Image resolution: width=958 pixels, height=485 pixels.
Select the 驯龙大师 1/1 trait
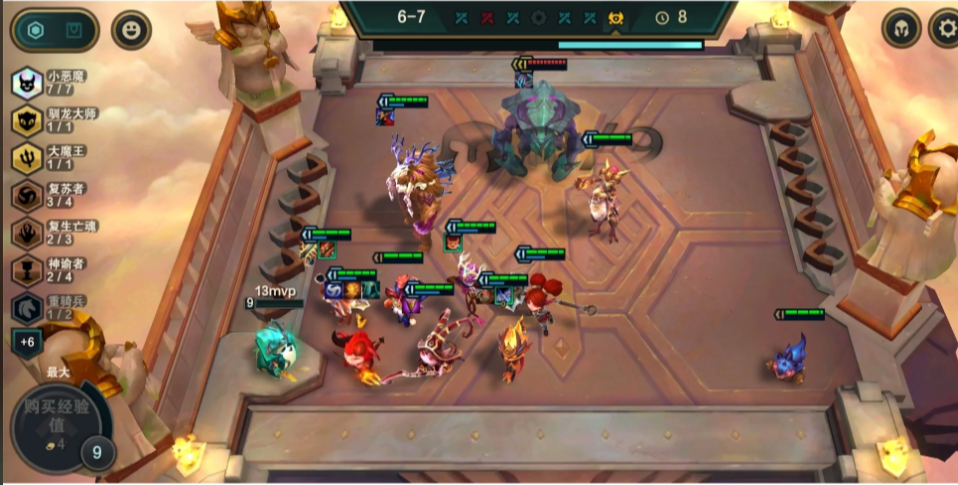coord(27,120)
